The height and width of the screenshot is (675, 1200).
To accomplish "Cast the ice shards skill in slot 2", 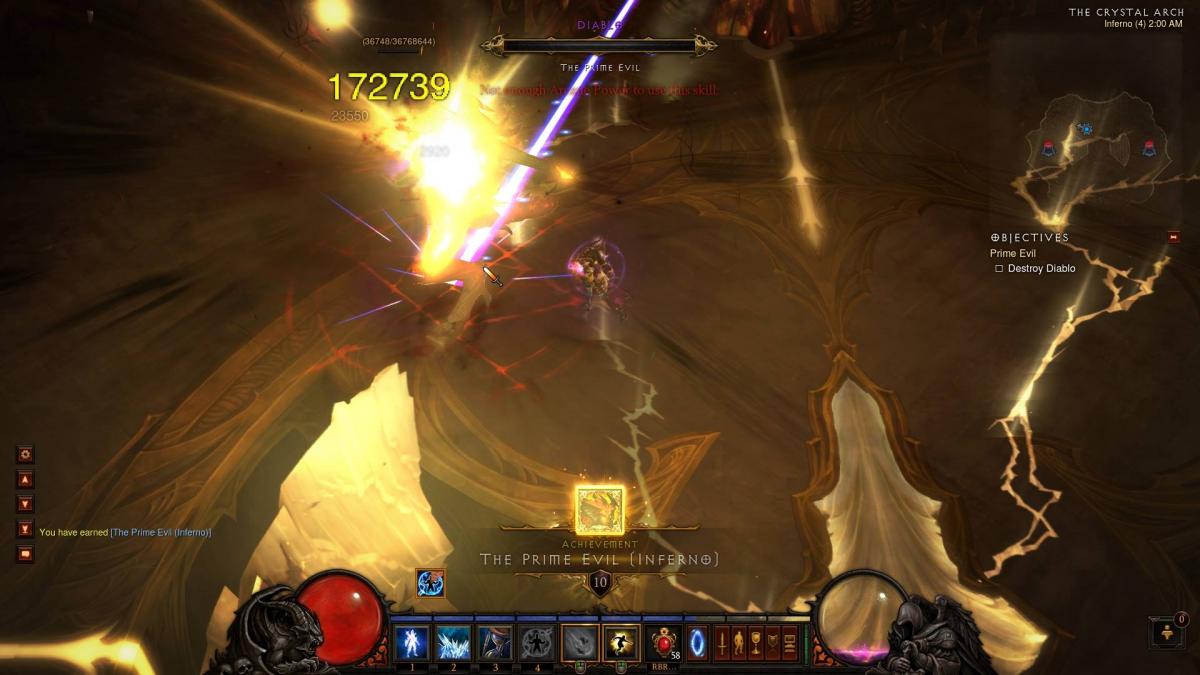I will 453,642.
